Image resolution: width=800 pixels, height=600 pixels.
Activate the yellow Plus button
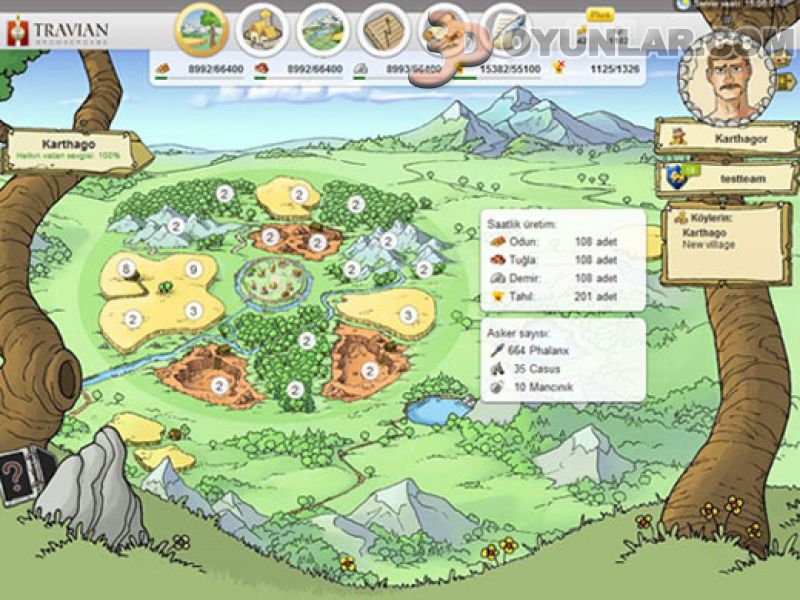point(600,16)
